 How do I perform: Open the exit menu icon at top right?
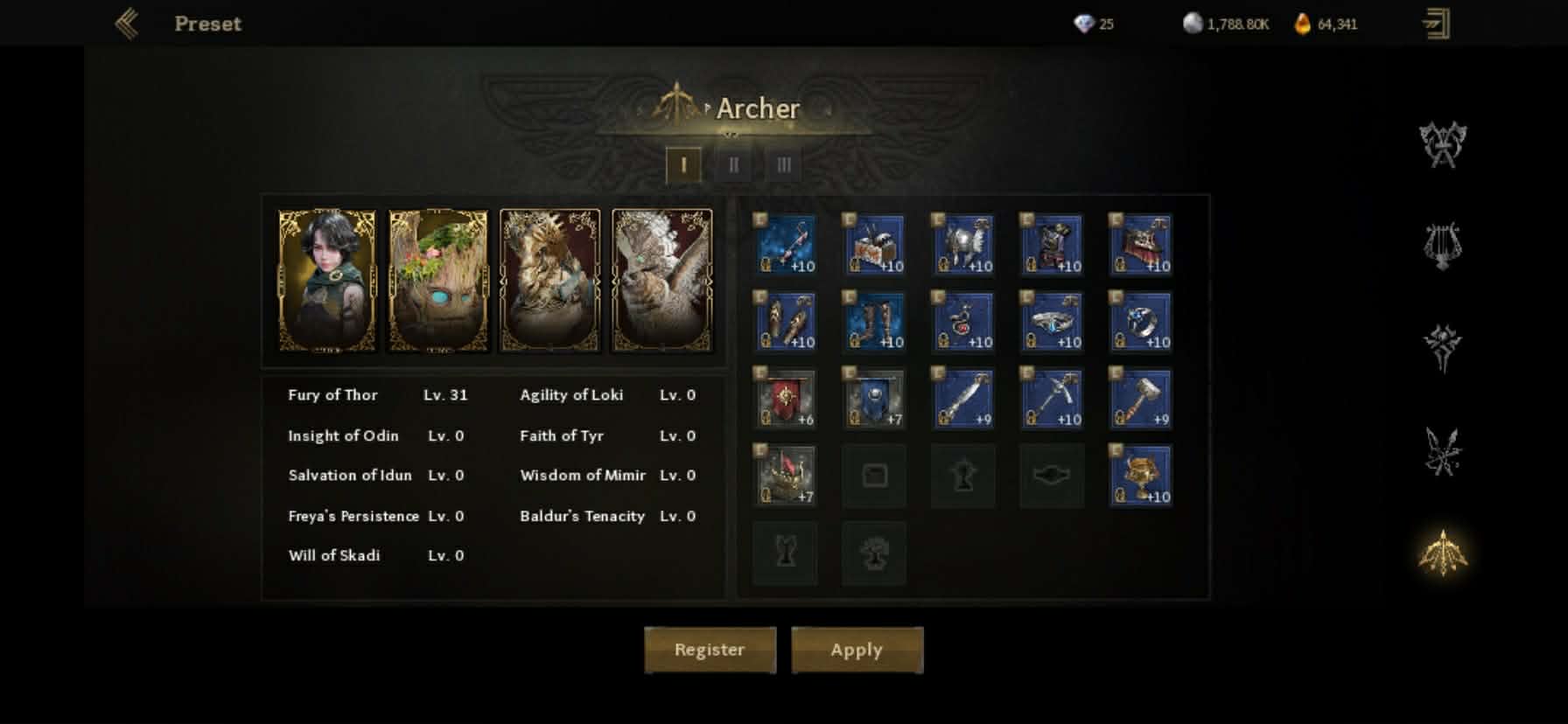pyautogui.click(x=1435, y=24)
